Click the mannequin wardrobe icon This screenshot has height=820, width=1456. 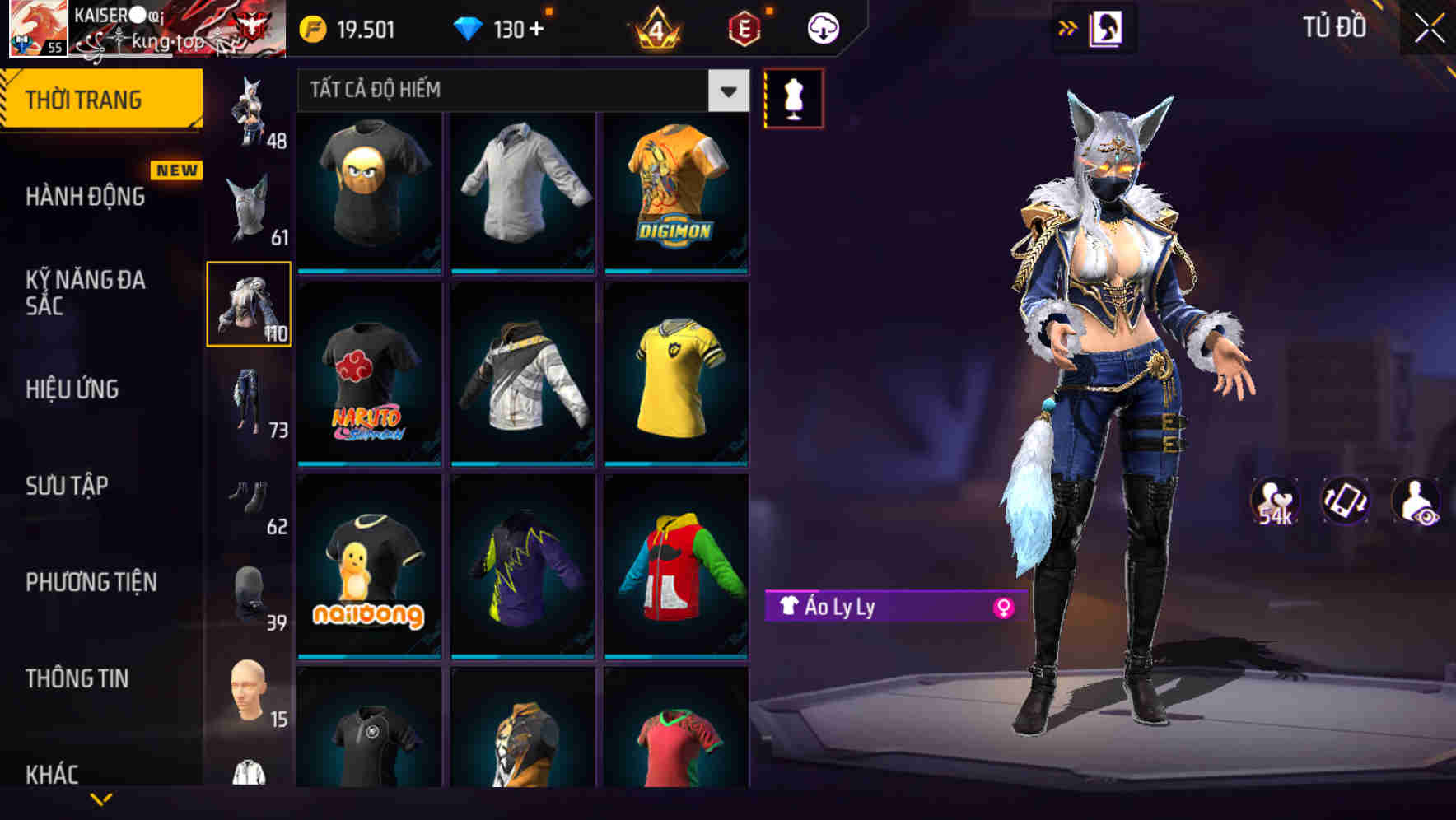(x=794, y=96)
